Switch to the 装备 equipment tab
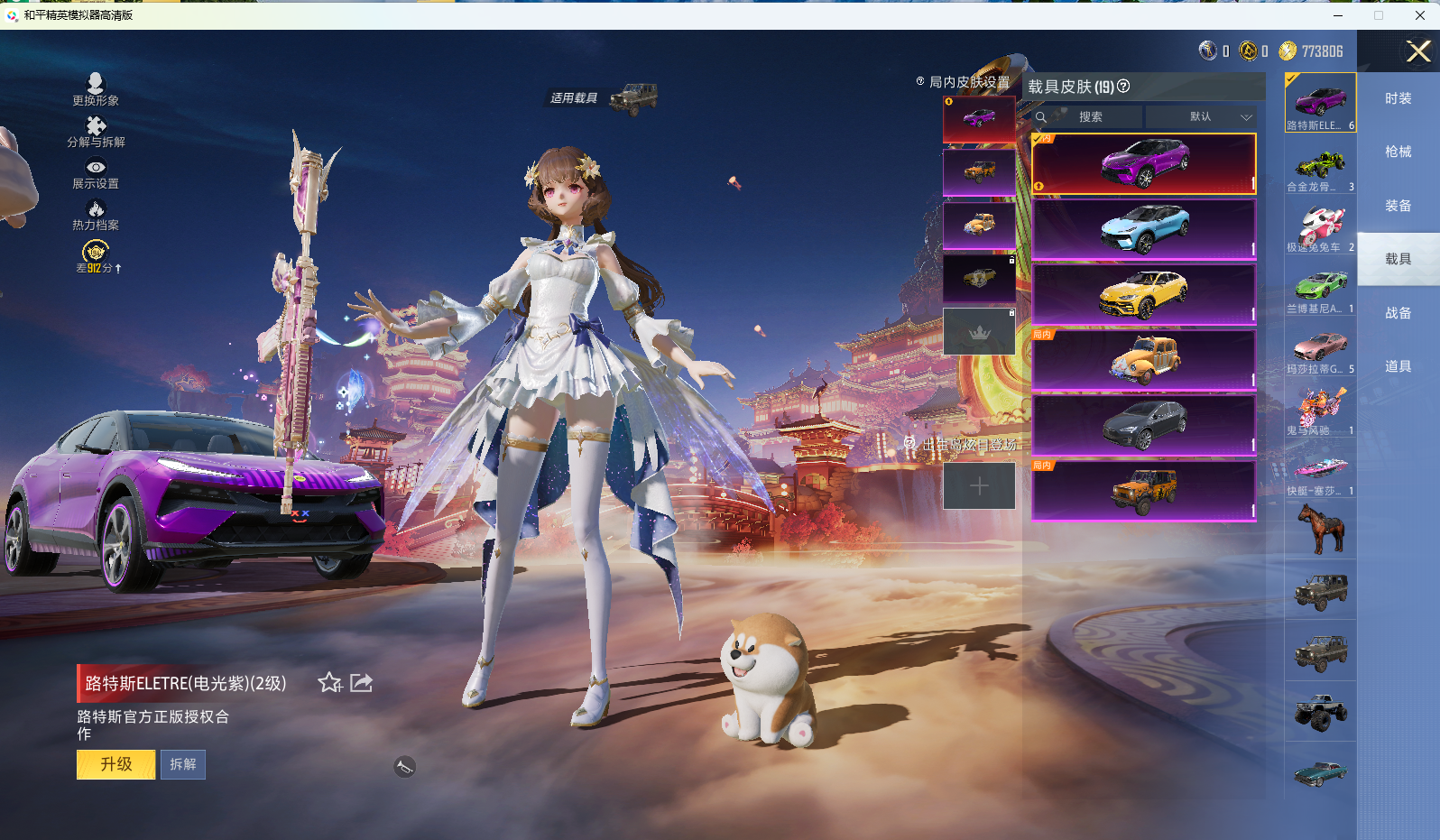The image size is (1440, 840). pos(1398,206)
